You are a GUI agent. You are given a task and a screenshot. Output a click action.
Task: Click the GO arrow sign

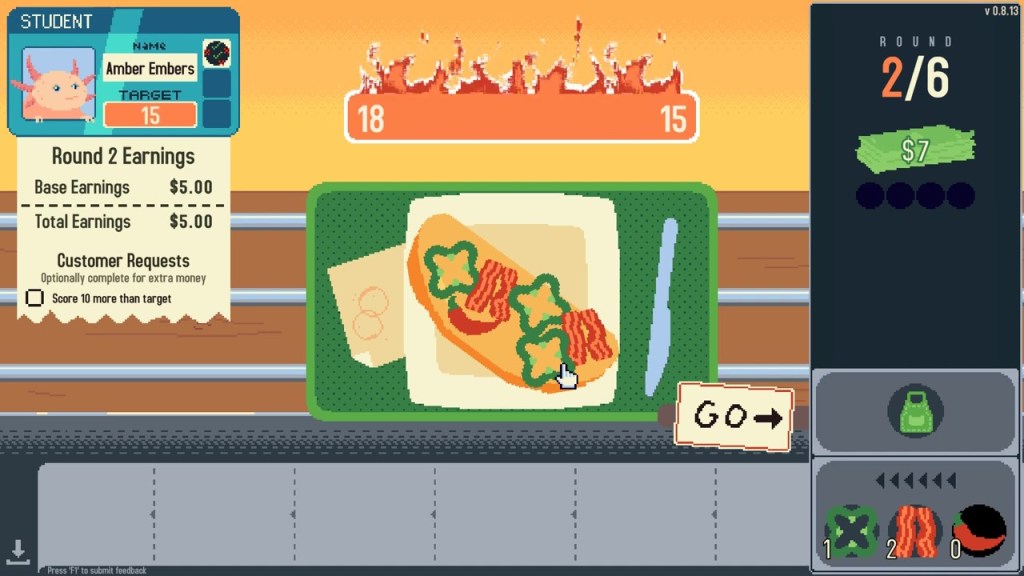point(735,415)
